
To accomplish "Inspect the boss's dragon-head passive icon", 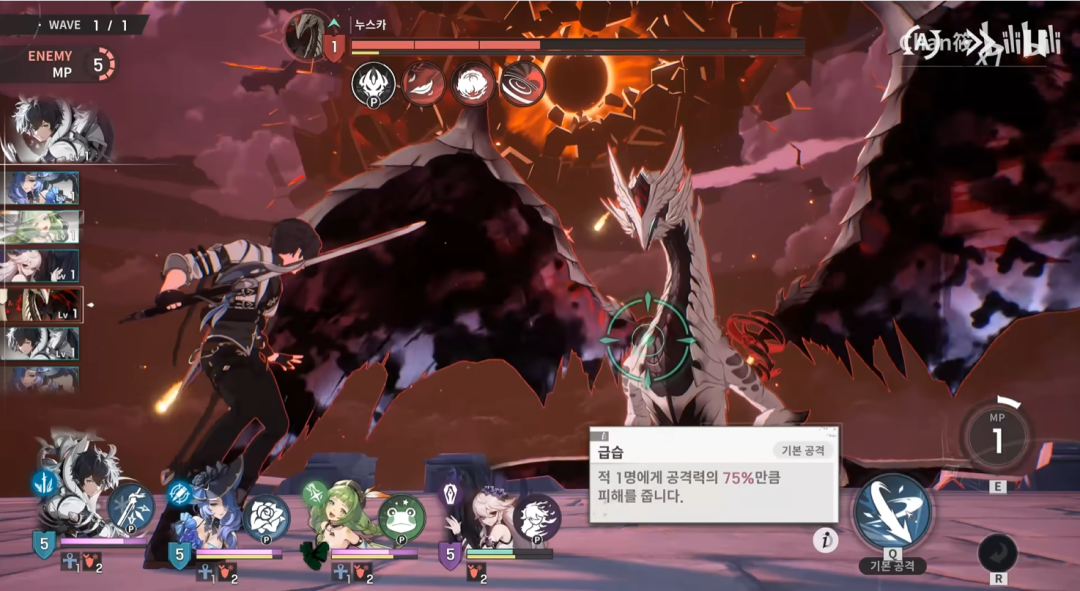I will (373, 84).
